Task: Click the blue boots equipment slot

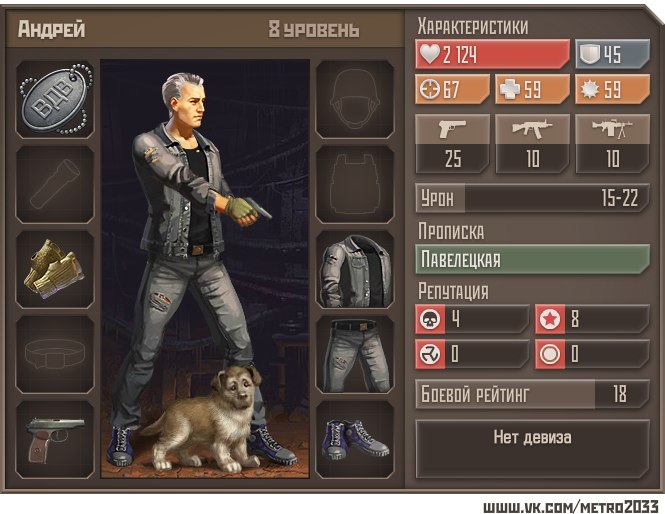Action: tap(355, 439)
